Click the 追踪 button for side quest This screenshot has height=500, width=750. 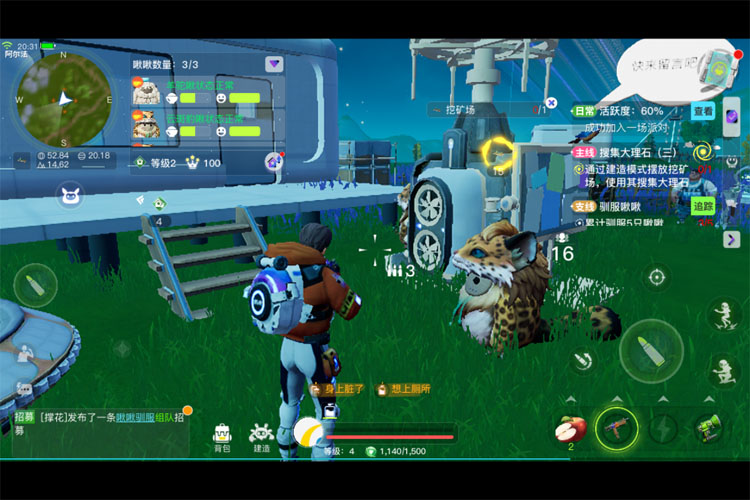click(704, 206)
